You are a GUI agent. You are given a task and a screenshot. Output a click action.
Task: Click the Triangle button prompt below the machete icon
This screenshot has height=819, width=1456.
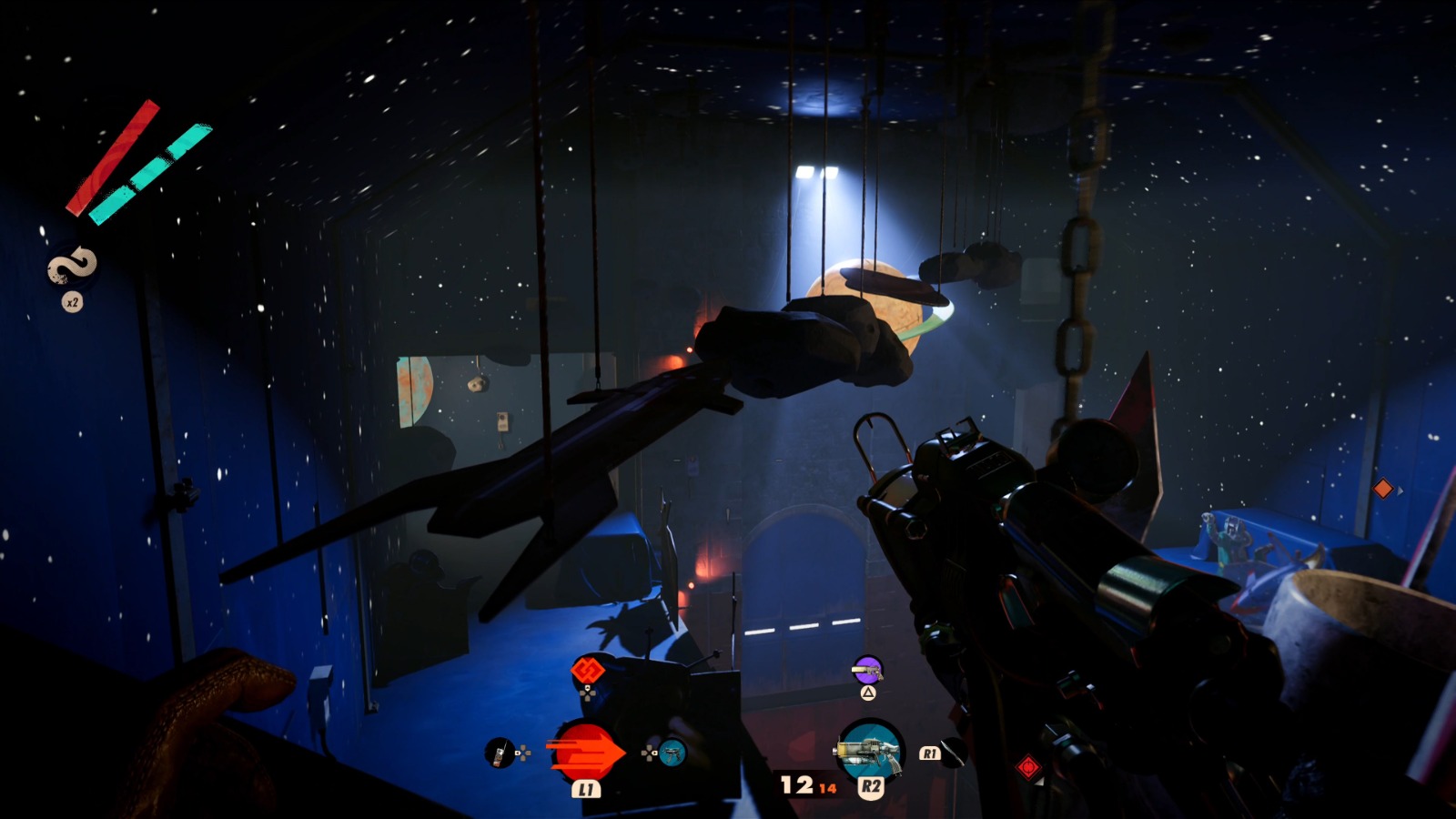coord(868,693)
